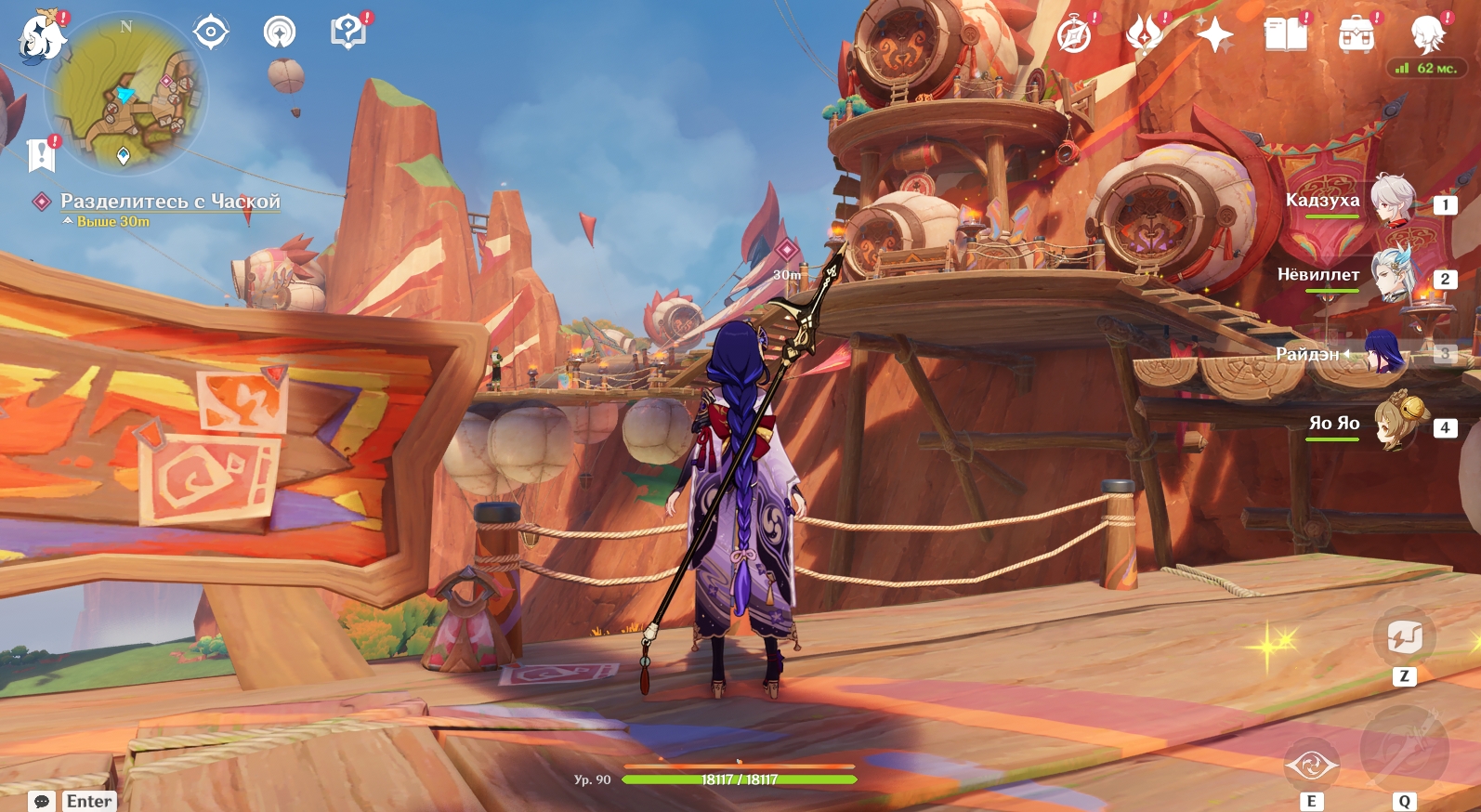Viewport: 1481px width, 812px height.
Task: Click the target-shaped icon beside the minimap
Action: pos(211,33)
